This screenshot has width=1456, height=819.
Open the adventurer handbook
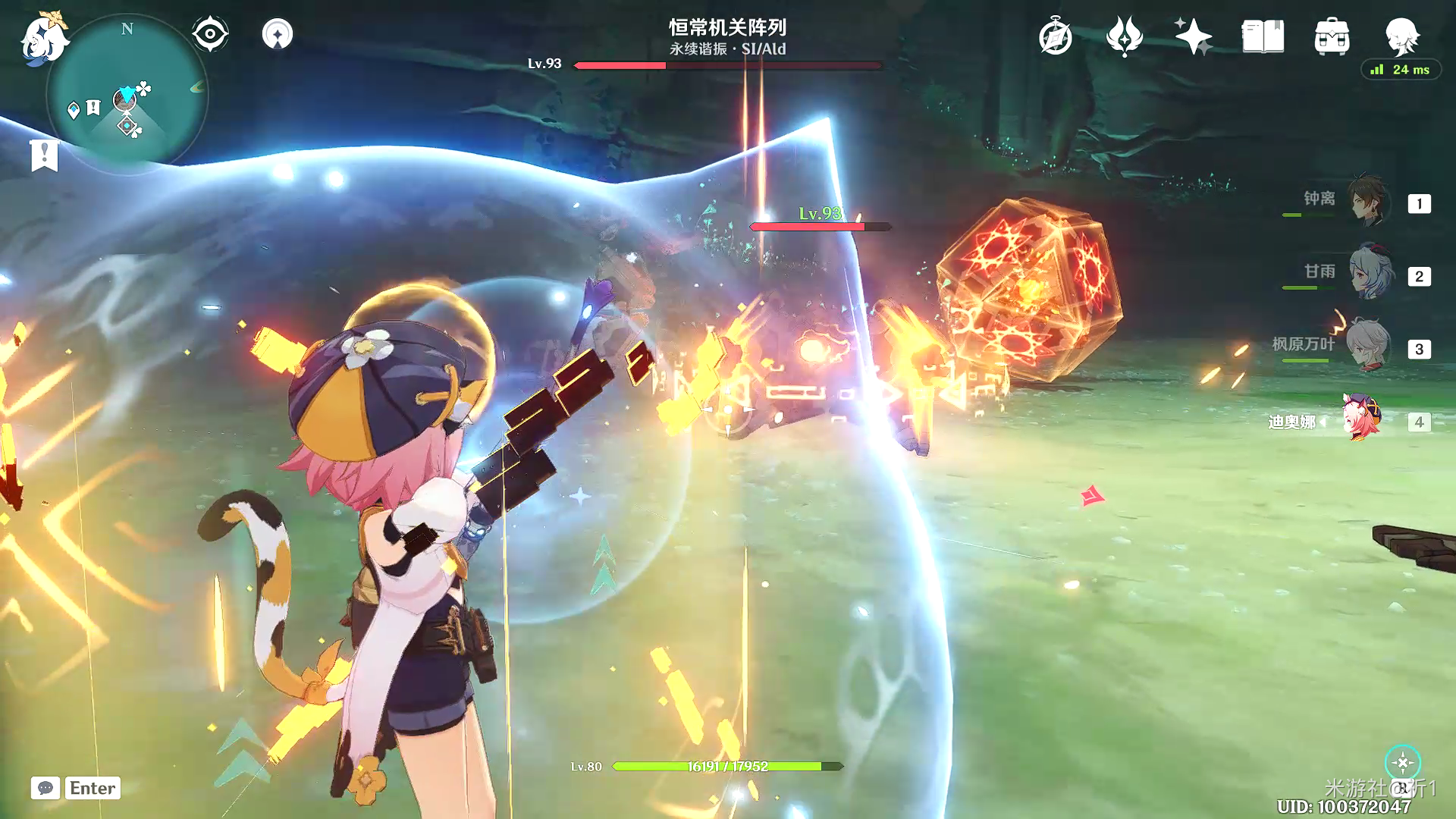[1263, 37]
